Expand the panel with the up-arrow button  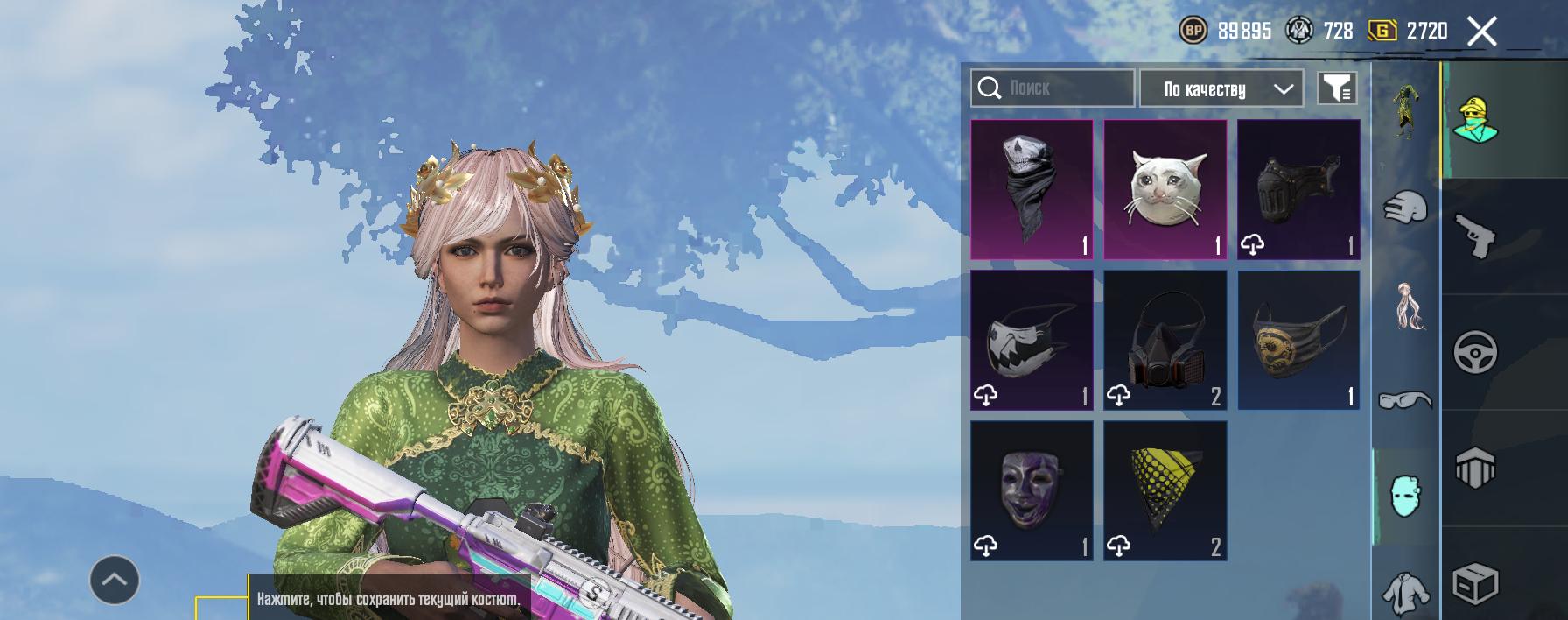coord(115,580)
